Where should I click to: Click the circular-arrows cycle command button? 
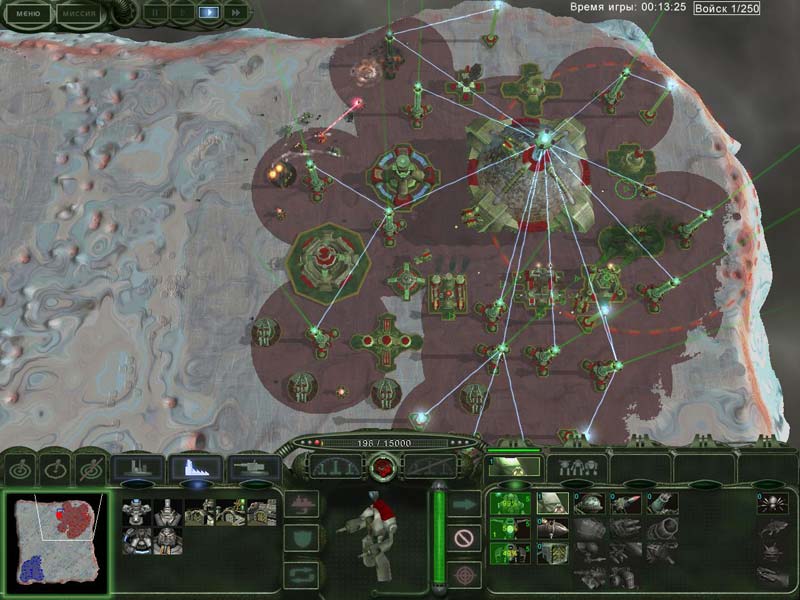point(301,574)
